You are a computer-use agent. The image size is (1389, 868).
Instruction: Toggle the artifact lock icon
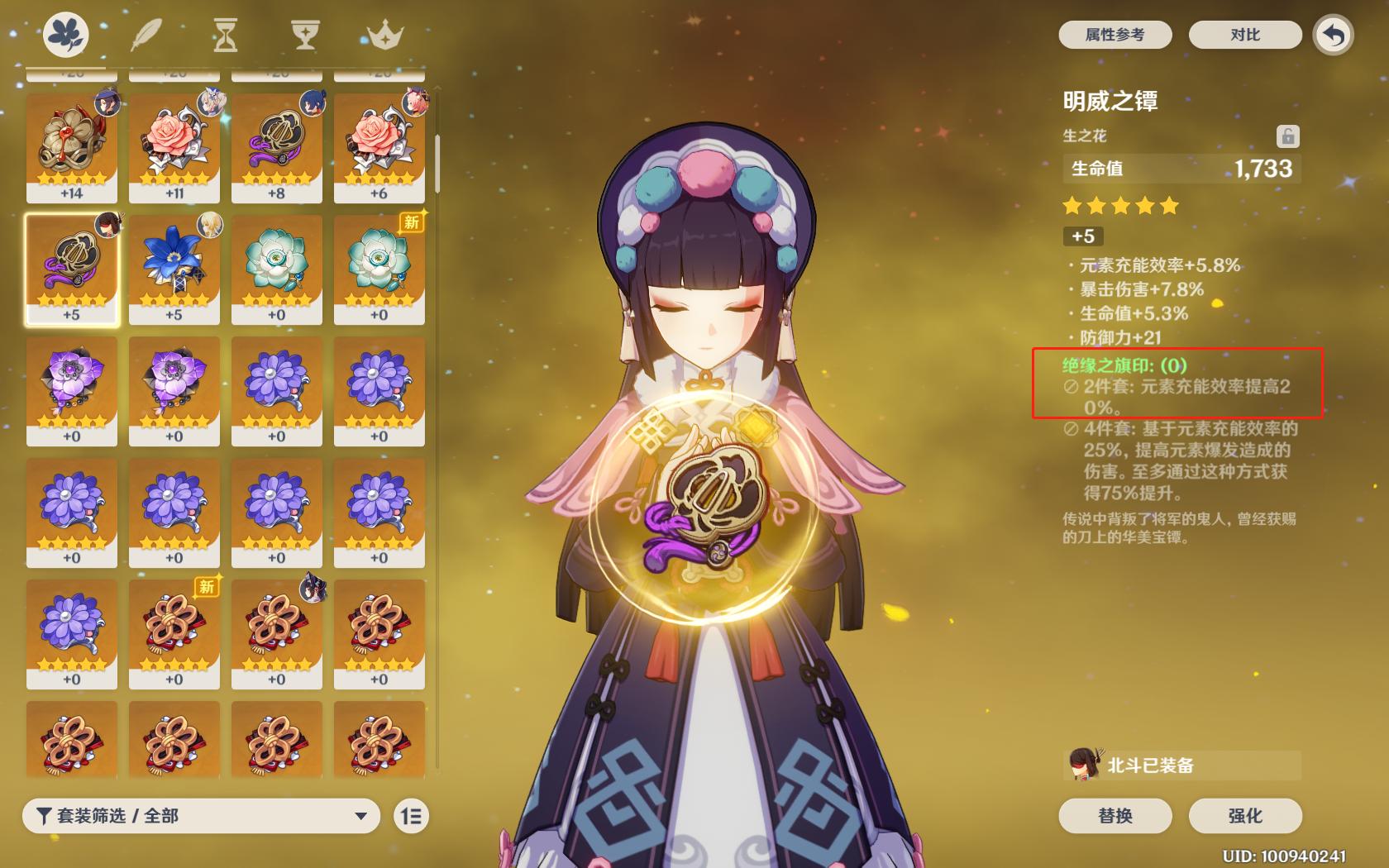pyautogui.click(x=1287, y=136)
